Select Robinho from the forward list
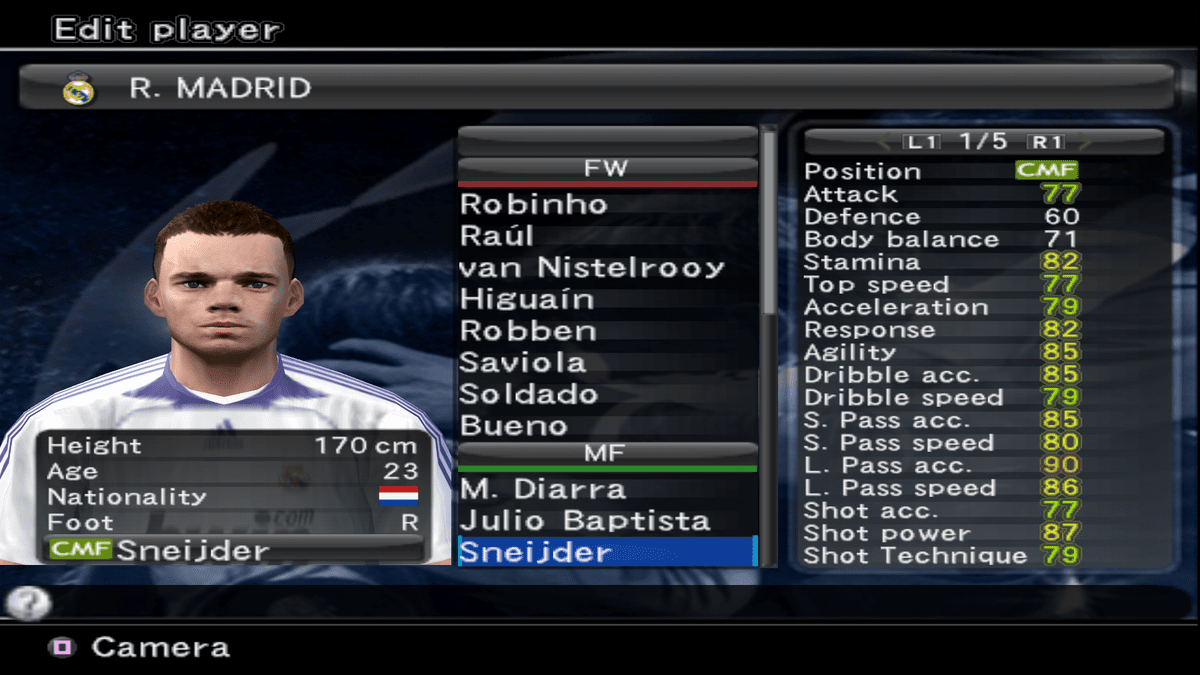This screenshot has height=675, width=1200. pos(534,204)
